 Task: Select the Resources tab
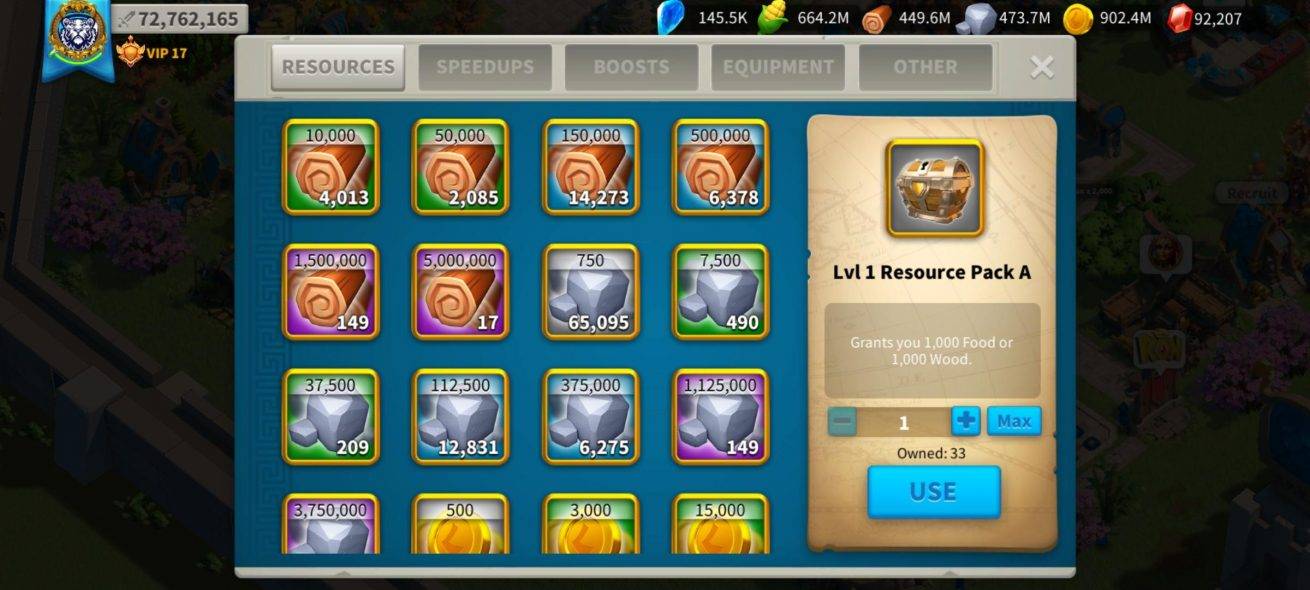pyautogui.click(x=338, y=67)
